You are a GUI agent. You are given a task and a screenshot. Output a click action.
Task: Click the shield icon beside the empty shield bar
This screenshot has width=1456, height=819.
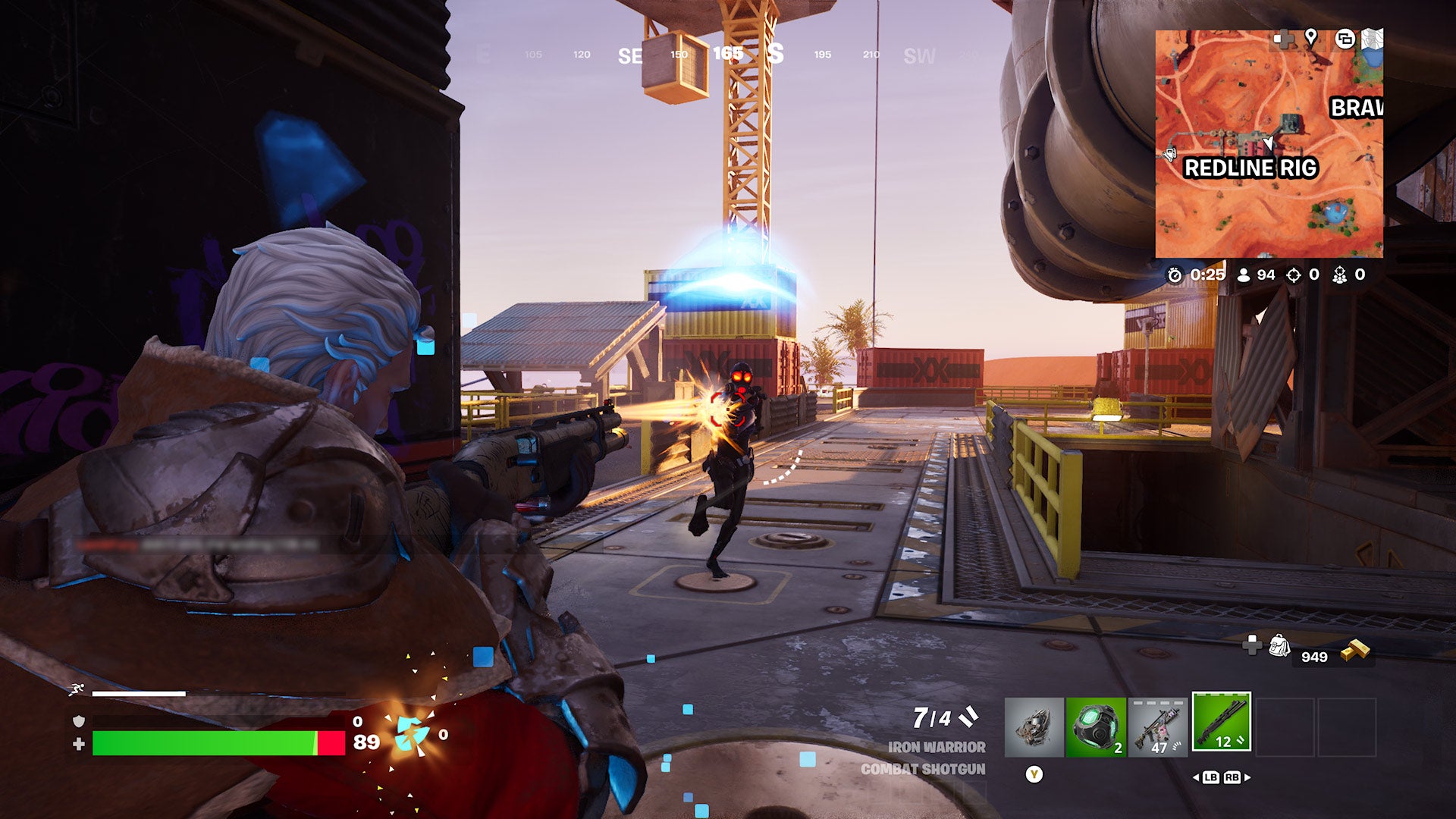tap(79, 721)
